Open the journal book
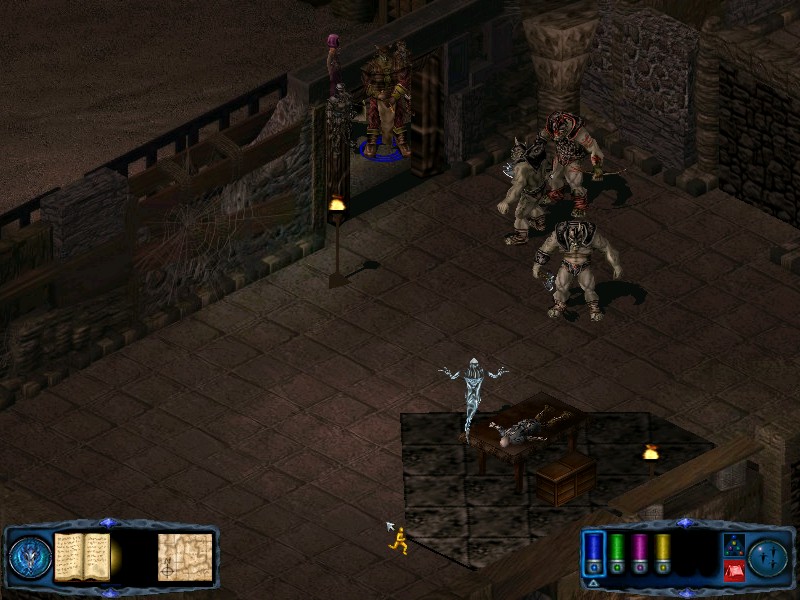This screenshot has width=800, height=600. pos(82,557)
